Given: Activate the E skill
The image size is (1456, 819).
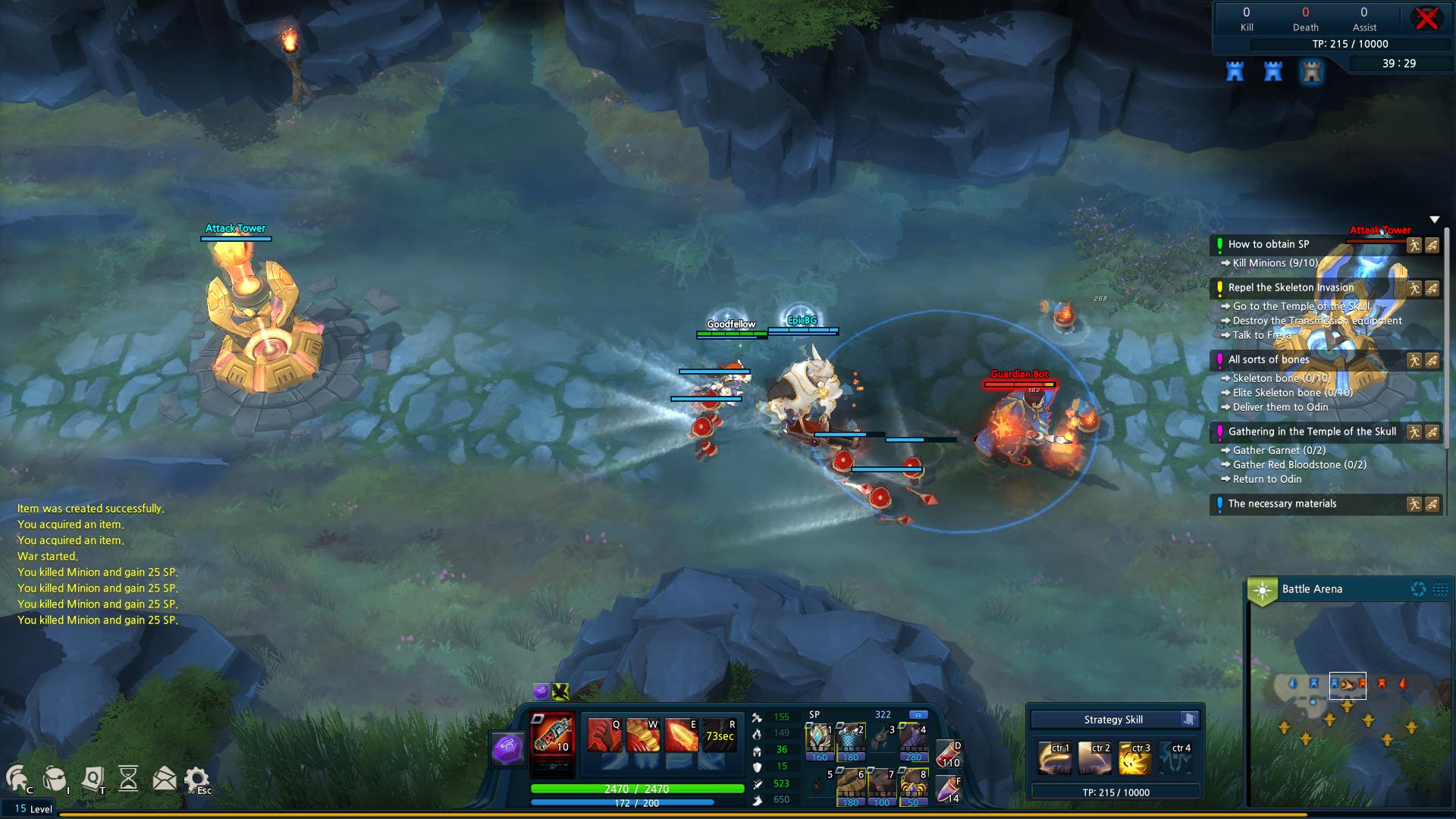Looking at the screenshot, I should [x=680, y=735].
